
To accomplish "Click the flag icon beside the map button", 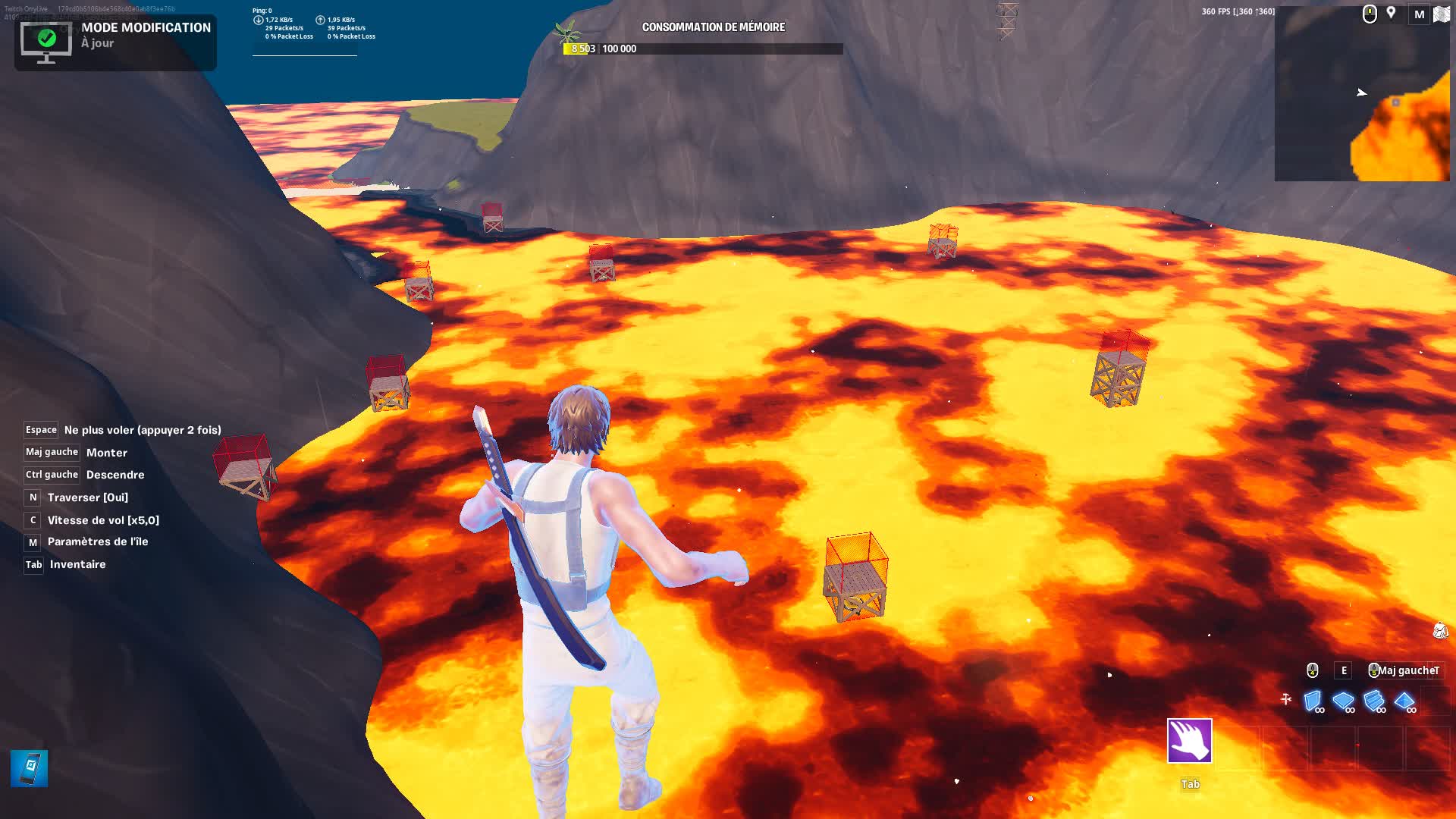I will click(x=1440, y=14).
